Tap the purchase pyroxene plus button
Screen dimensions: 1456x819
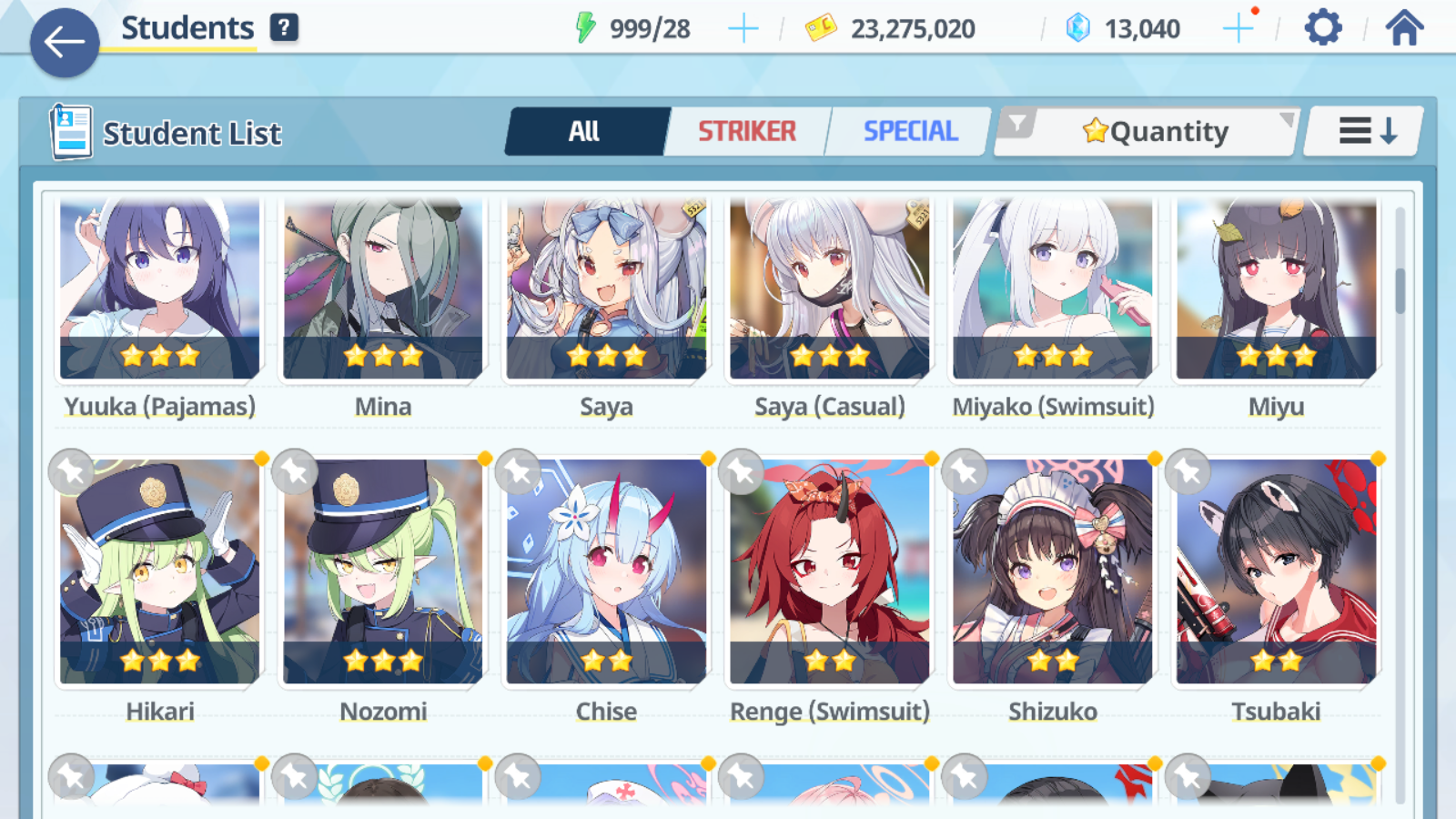[x=1239, y=27]
